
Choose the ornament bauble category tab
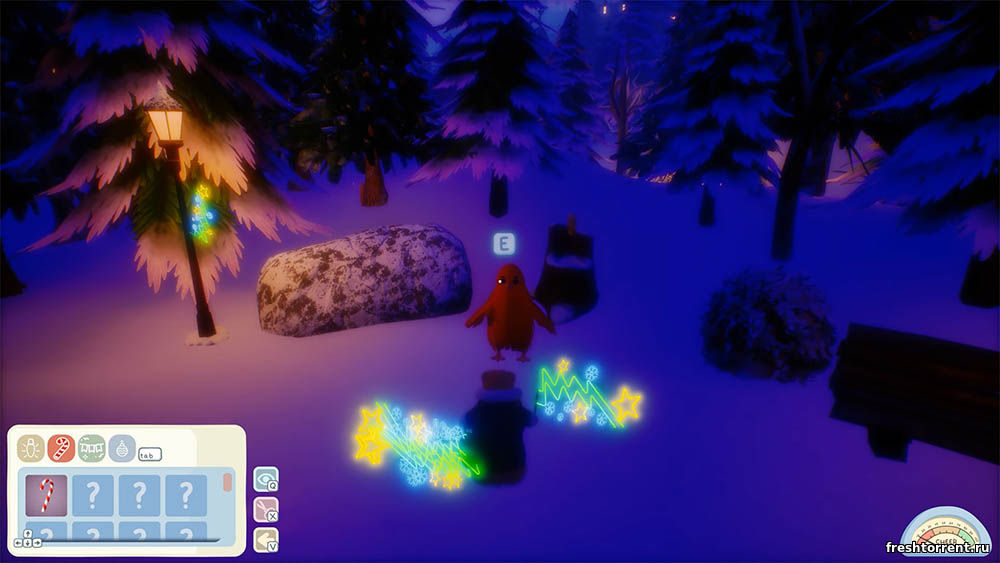pos(122,447)
